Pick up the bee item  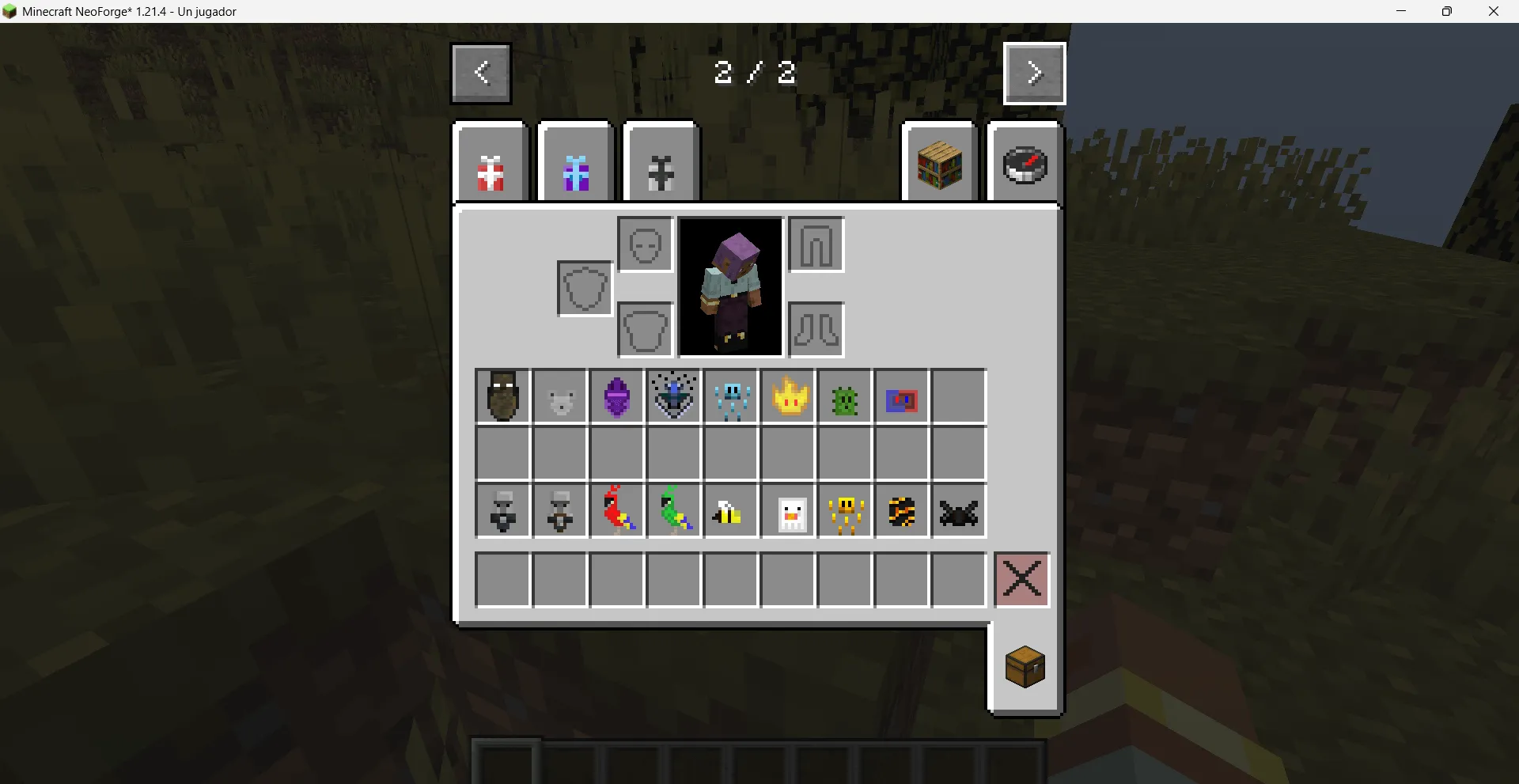click(730, 510)
